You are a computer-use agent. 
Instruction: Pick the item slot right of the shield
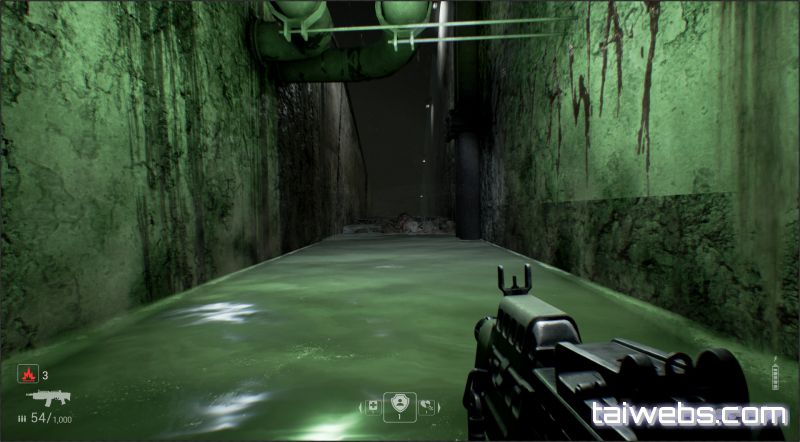[x=427, y=406]
